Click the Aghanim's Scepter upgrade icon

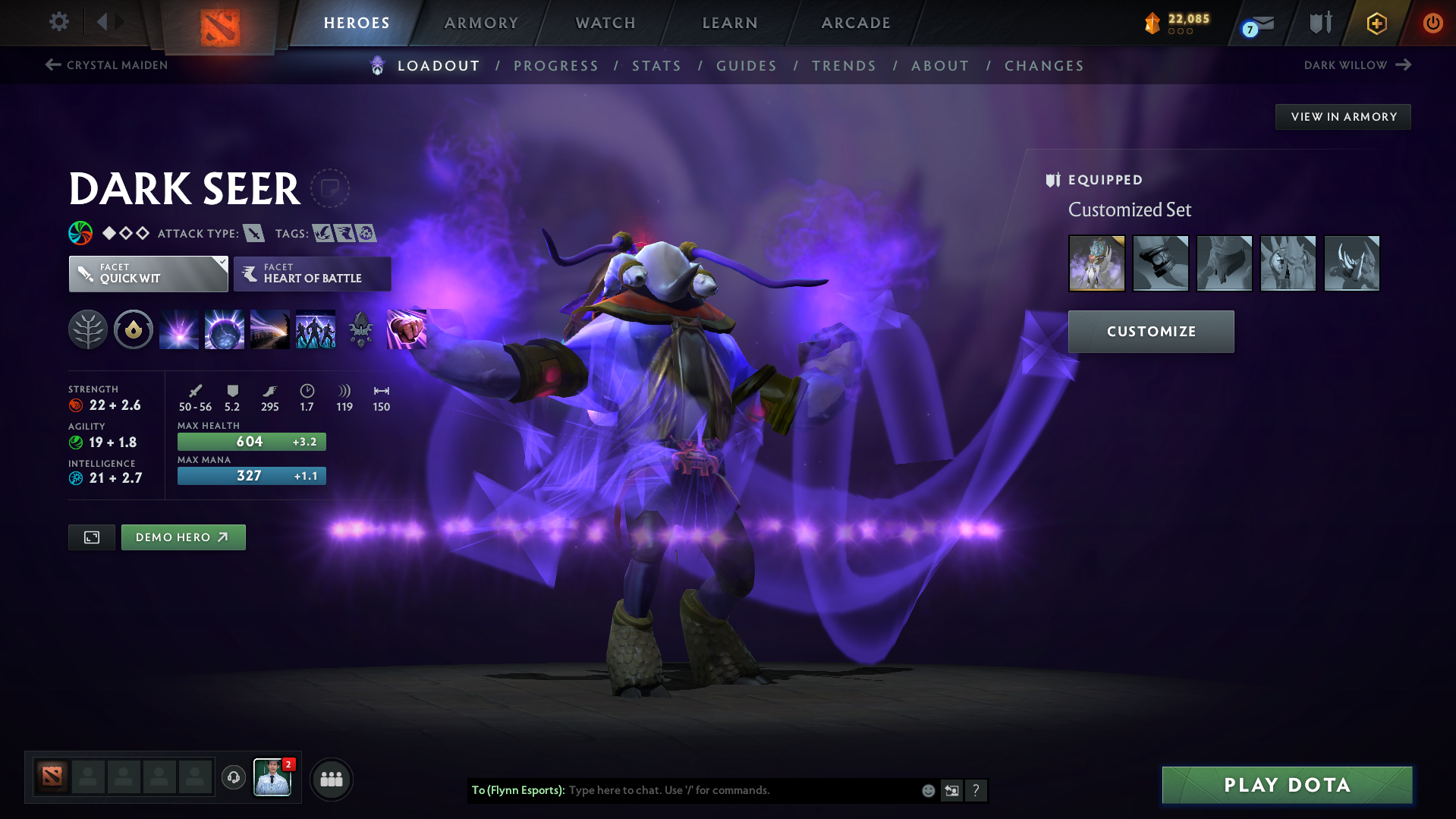(360, 329)
